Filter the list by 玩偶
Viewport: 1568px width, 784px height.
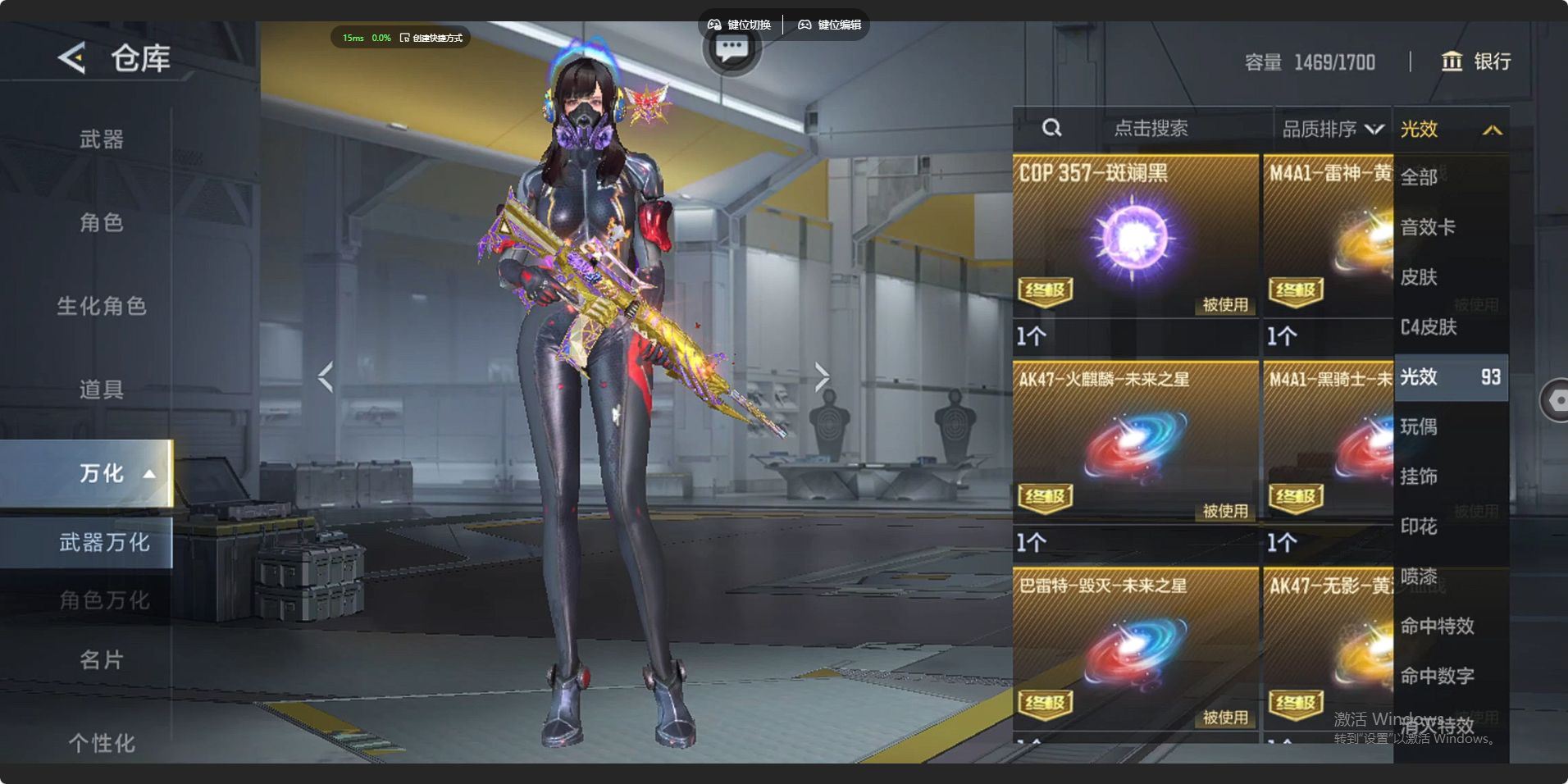tap(1420, 426)
